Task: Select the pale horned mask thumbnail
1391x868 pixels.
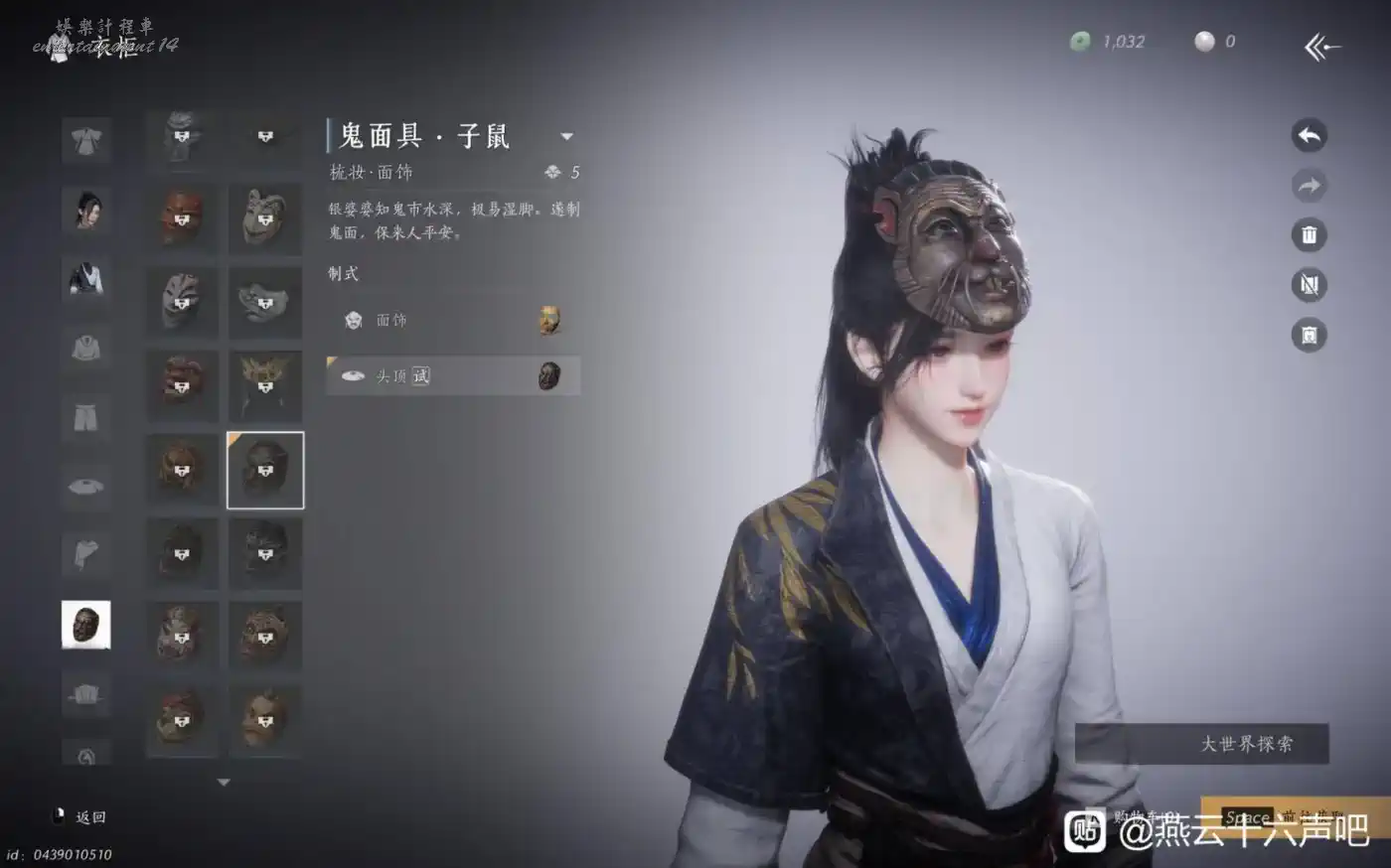Action: pos(265,218)
